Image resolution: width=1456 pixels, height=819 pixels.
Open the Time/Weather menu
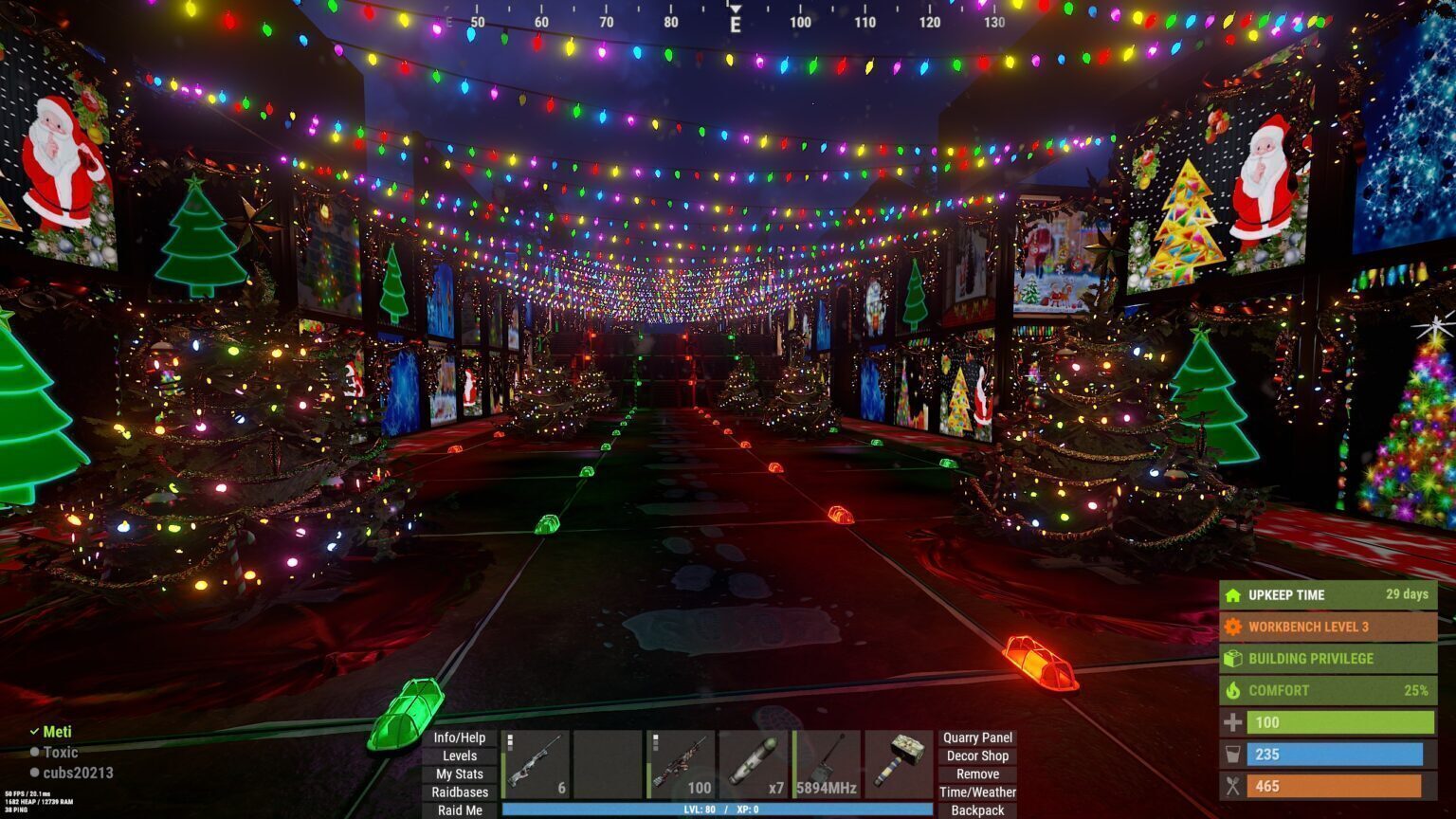(976, 791)
